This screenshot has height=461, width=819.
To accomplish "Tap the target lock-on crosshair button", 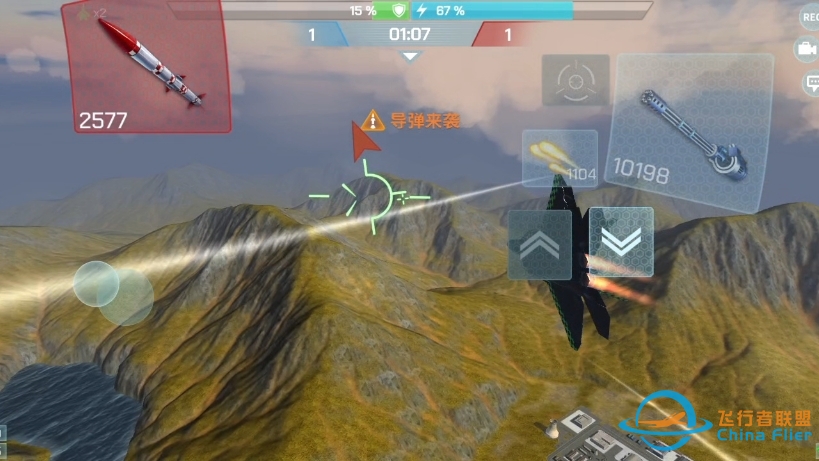I will [575, 80].
